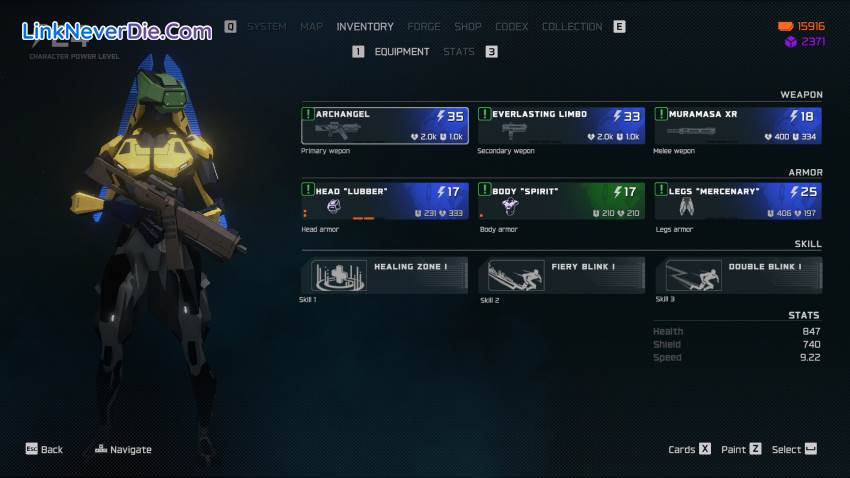Open the Shop tab
850x478 pixels.
tap(468, 26)
